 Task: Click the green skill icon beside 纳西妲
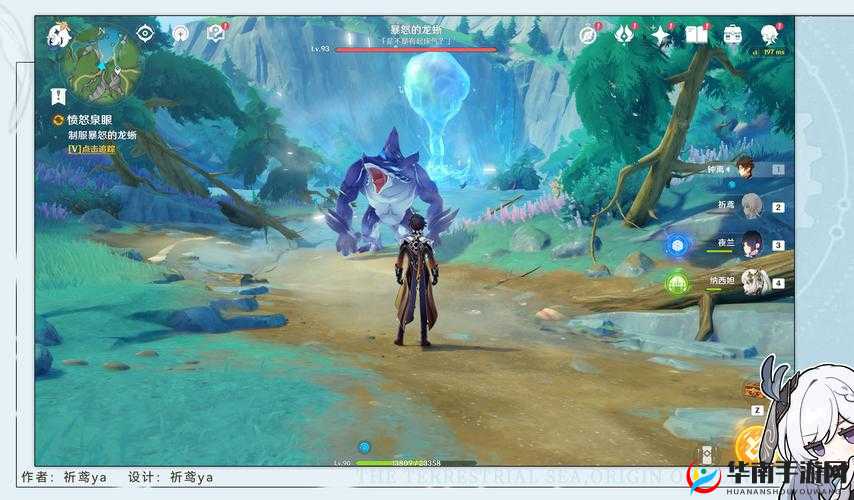[x=677, y=283]
